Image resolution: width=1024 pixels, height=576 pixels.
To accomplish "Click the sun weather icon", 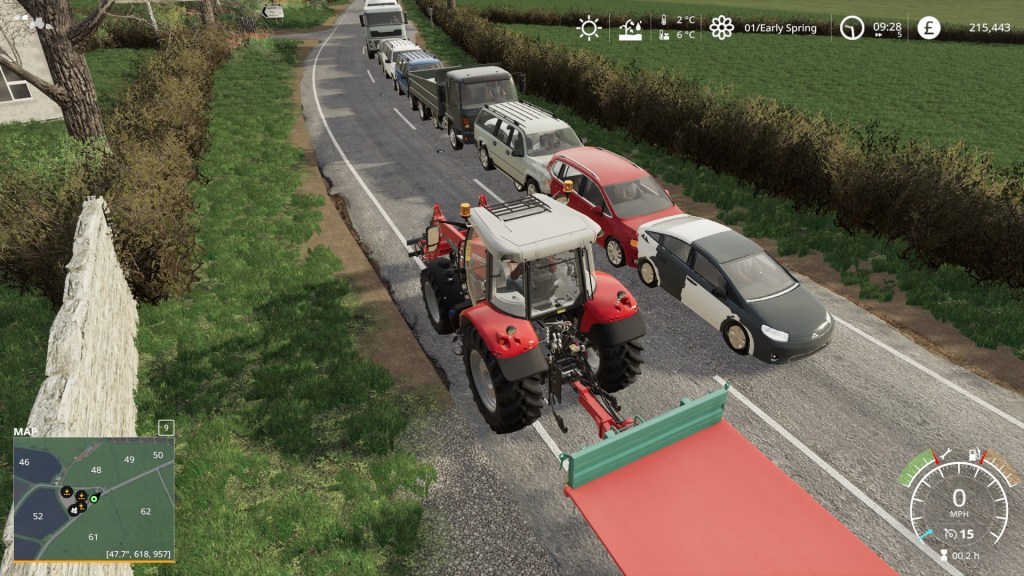I will (589, 28).
